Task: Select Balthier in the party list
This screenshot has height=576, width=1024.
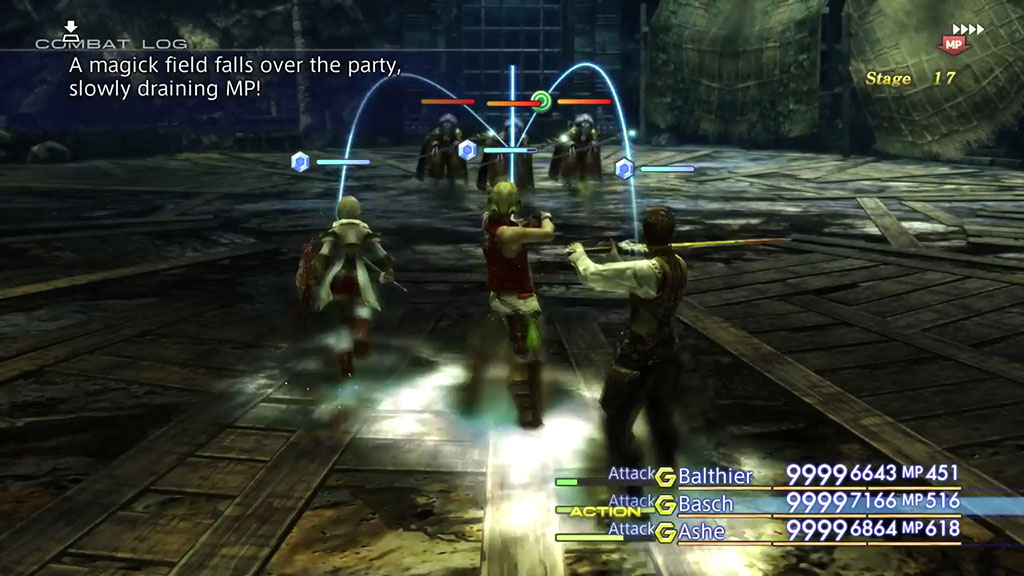Action: point(715,476)
